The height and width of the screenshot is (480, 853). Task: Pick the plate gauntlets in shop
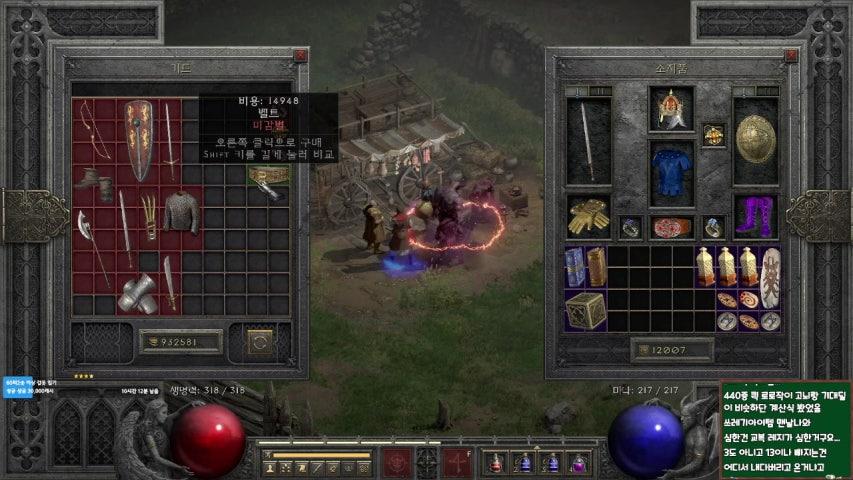point(138,293)
